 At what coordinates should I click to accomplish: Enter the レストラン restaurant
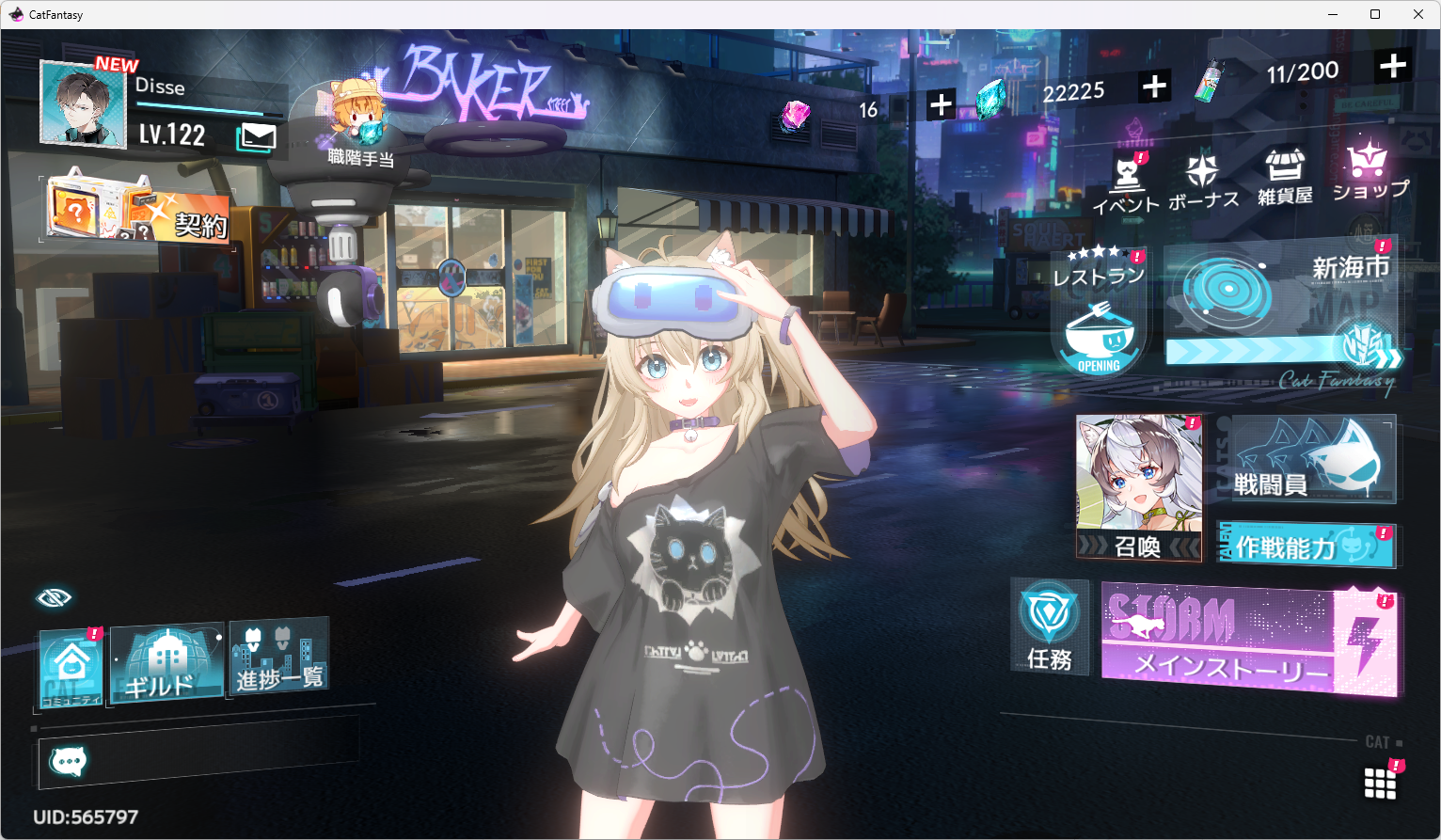click(1099, 315)
